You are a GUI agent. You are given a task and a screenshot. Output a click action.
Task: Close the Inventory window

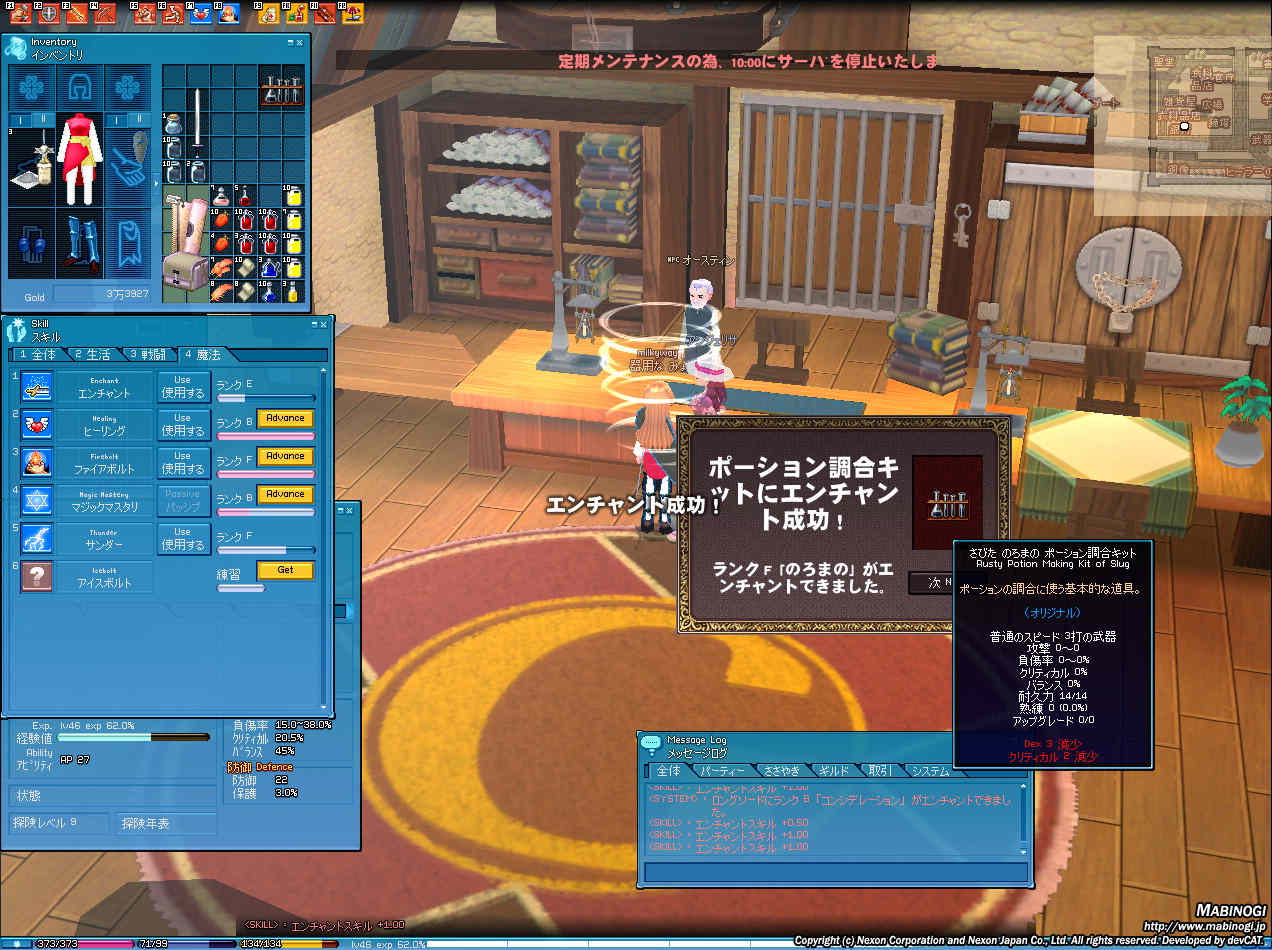click(301, 43)
